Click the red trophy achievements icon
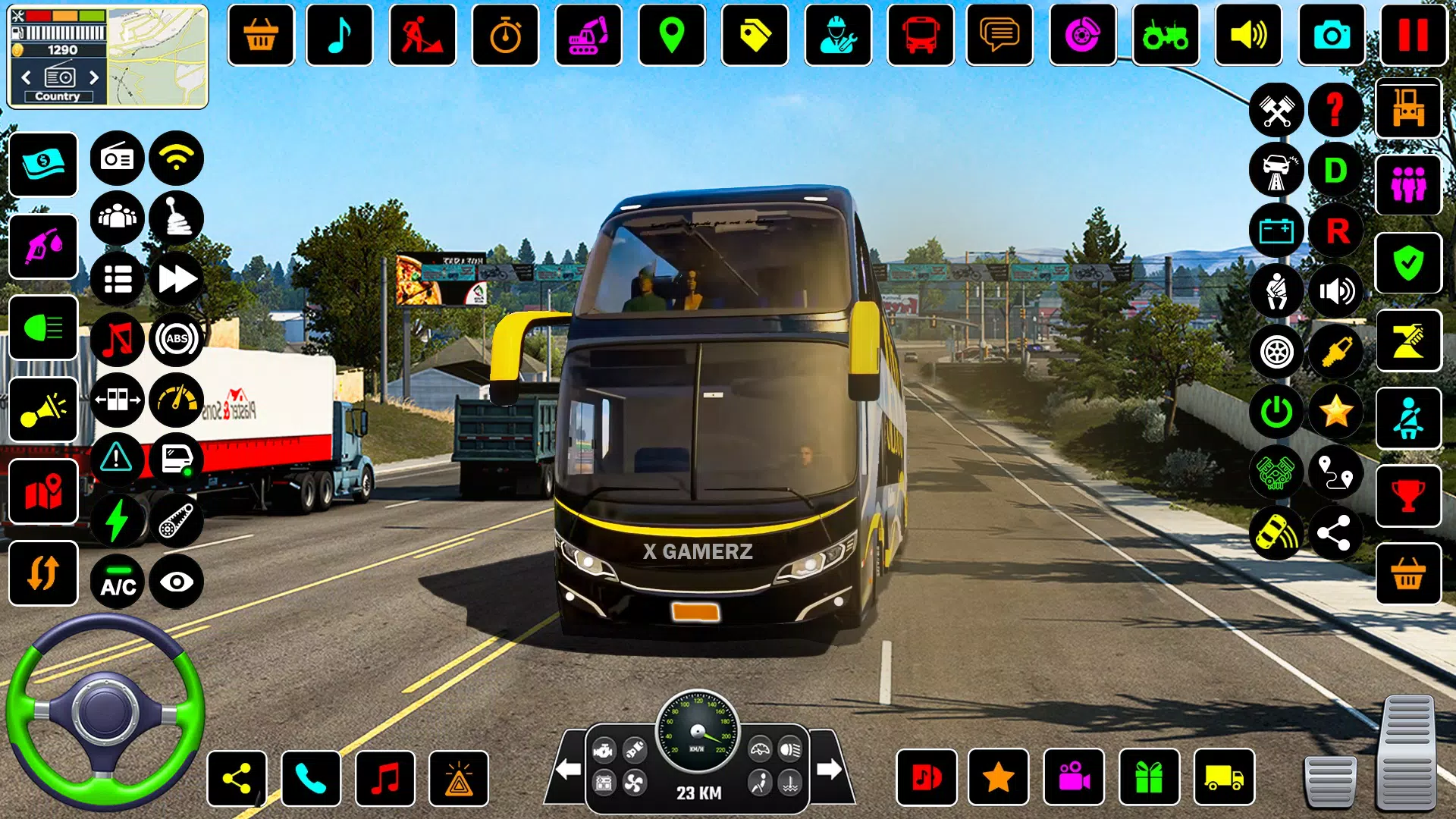This screenshot has width=1456, height=819. point(1408,497)
